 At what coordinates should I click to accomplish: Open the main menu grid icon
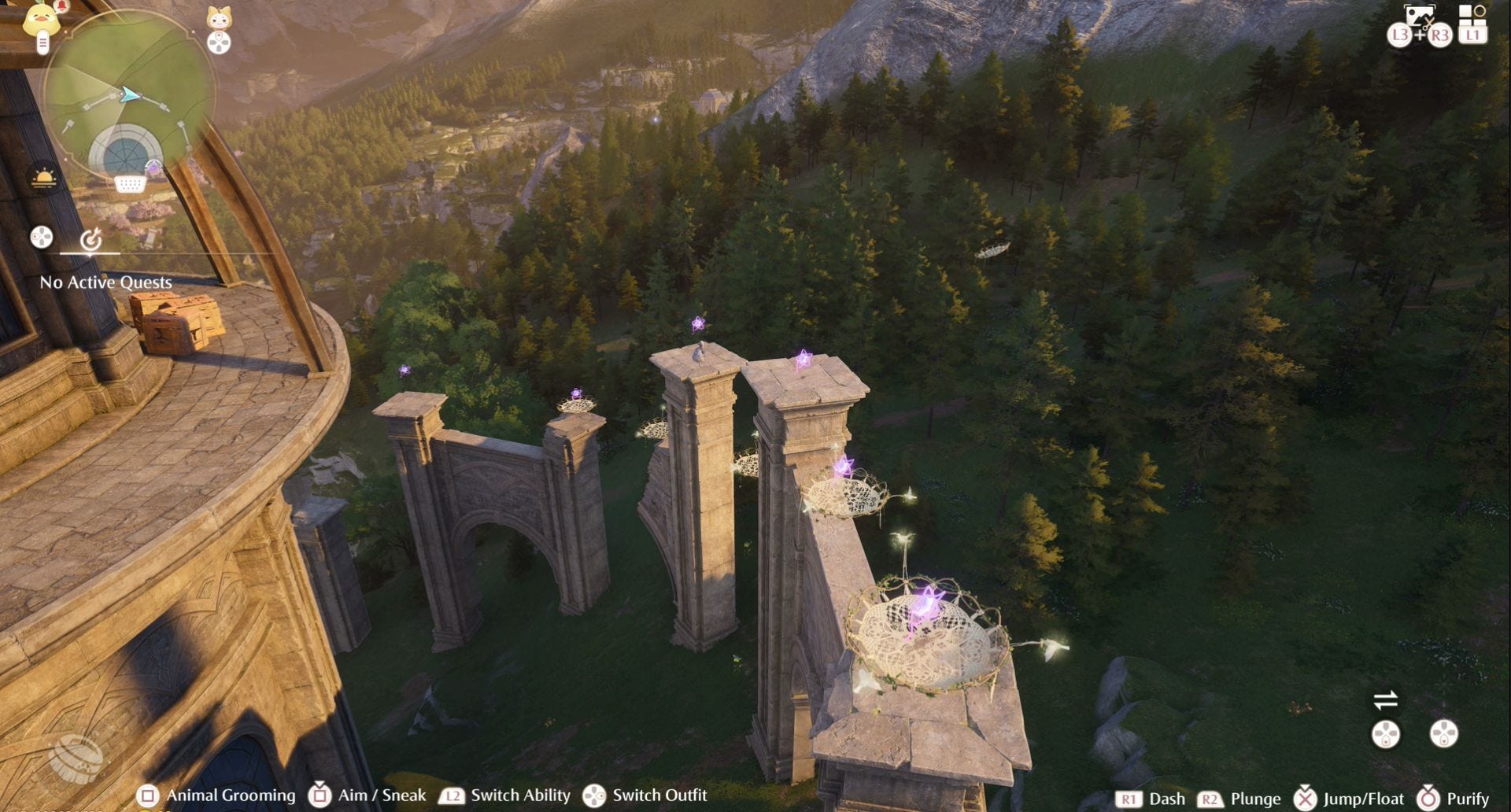click(x=1471, y=14)
